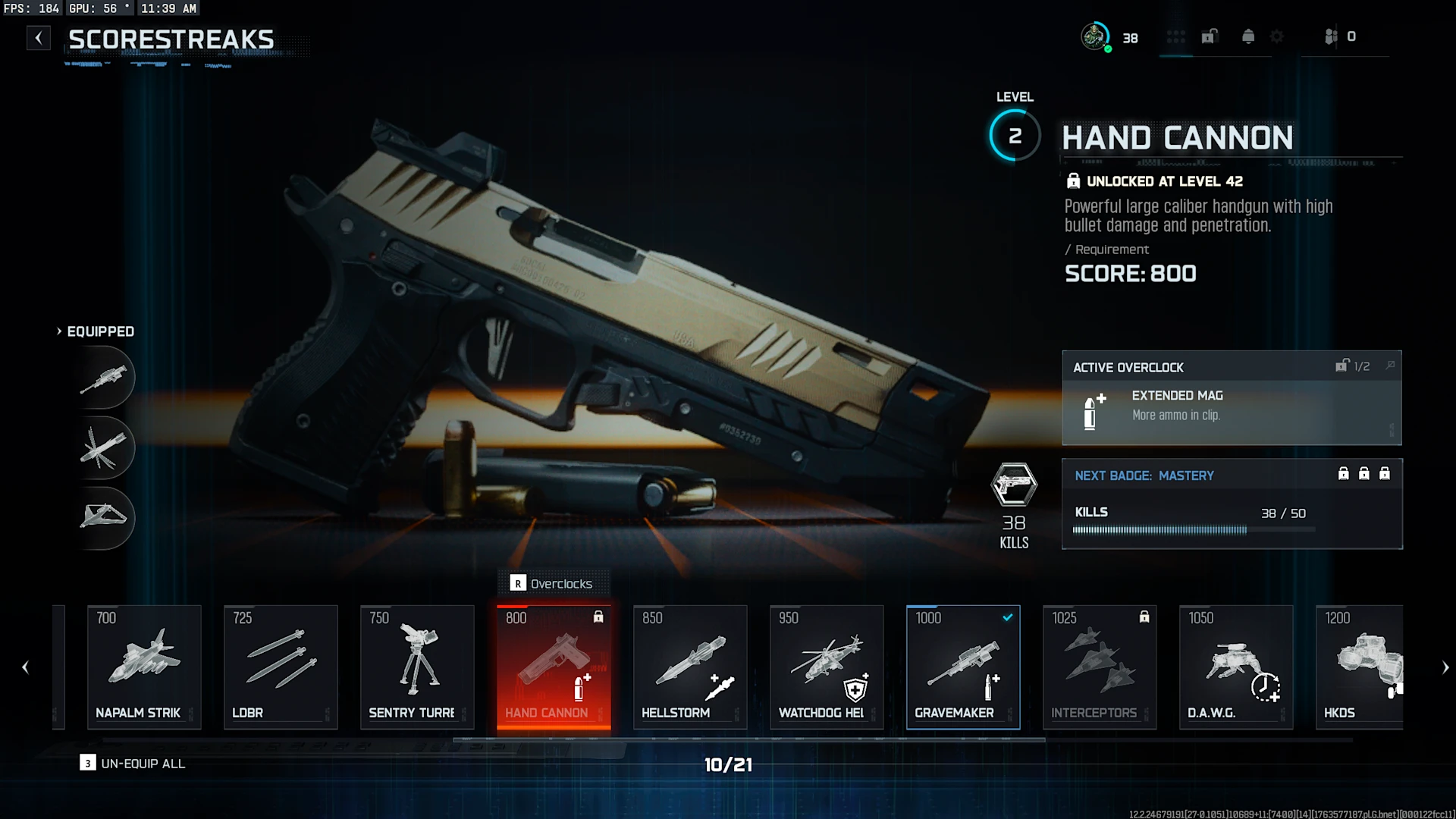The height and width of the screenshot is (819, 1456).
Task: Select the equipped Gravemaker scorestreak tile
Action: coord(963,667)
